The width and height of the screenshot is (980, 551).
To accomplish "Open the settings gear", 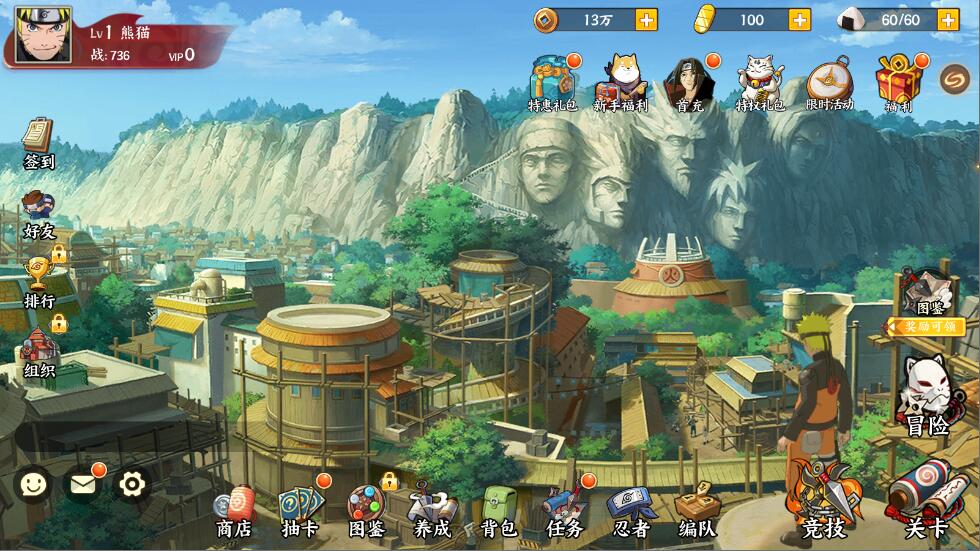I will point(132,485).
